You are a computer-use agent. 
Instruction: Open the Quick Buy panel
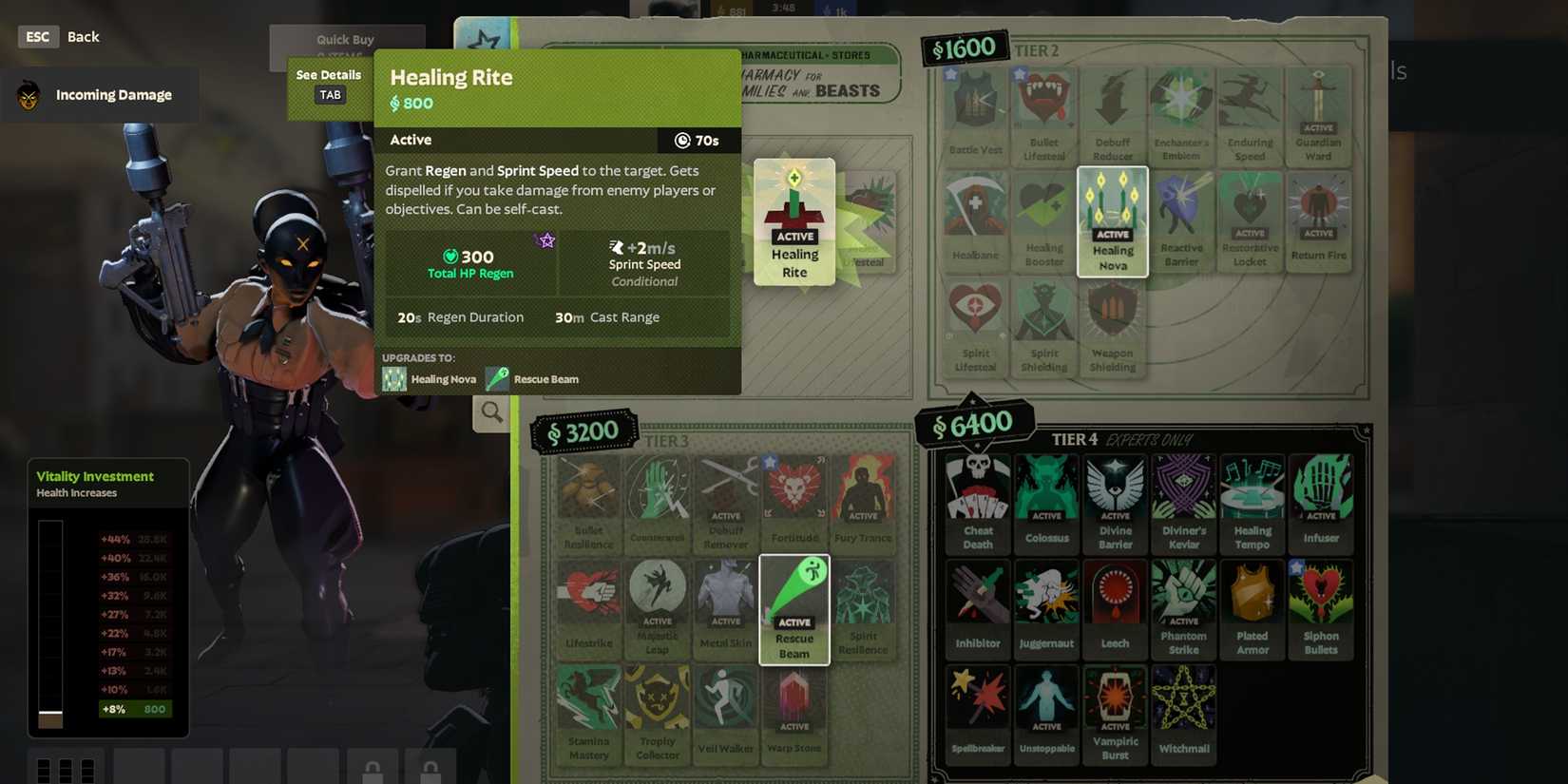coord(344,39)
